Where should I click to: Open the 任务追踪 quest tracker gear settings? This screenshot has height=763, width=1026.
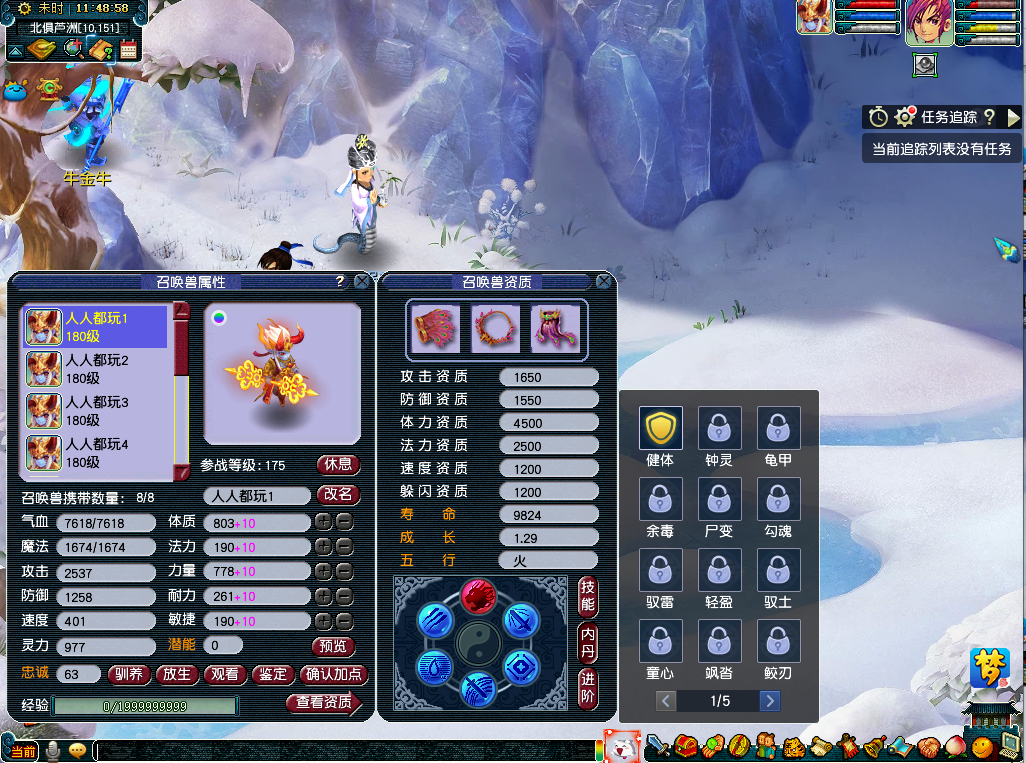(x=906, y=117)
